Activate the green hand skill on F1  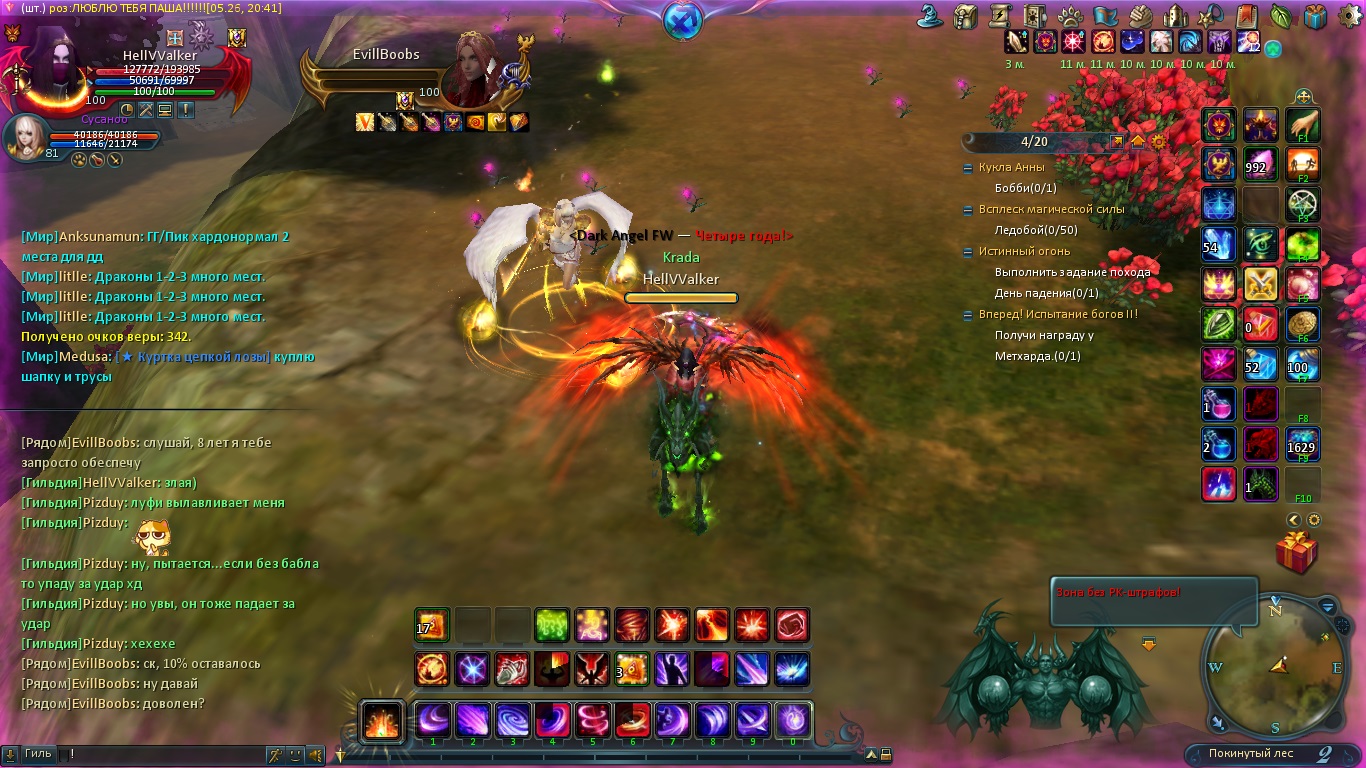1303,125
